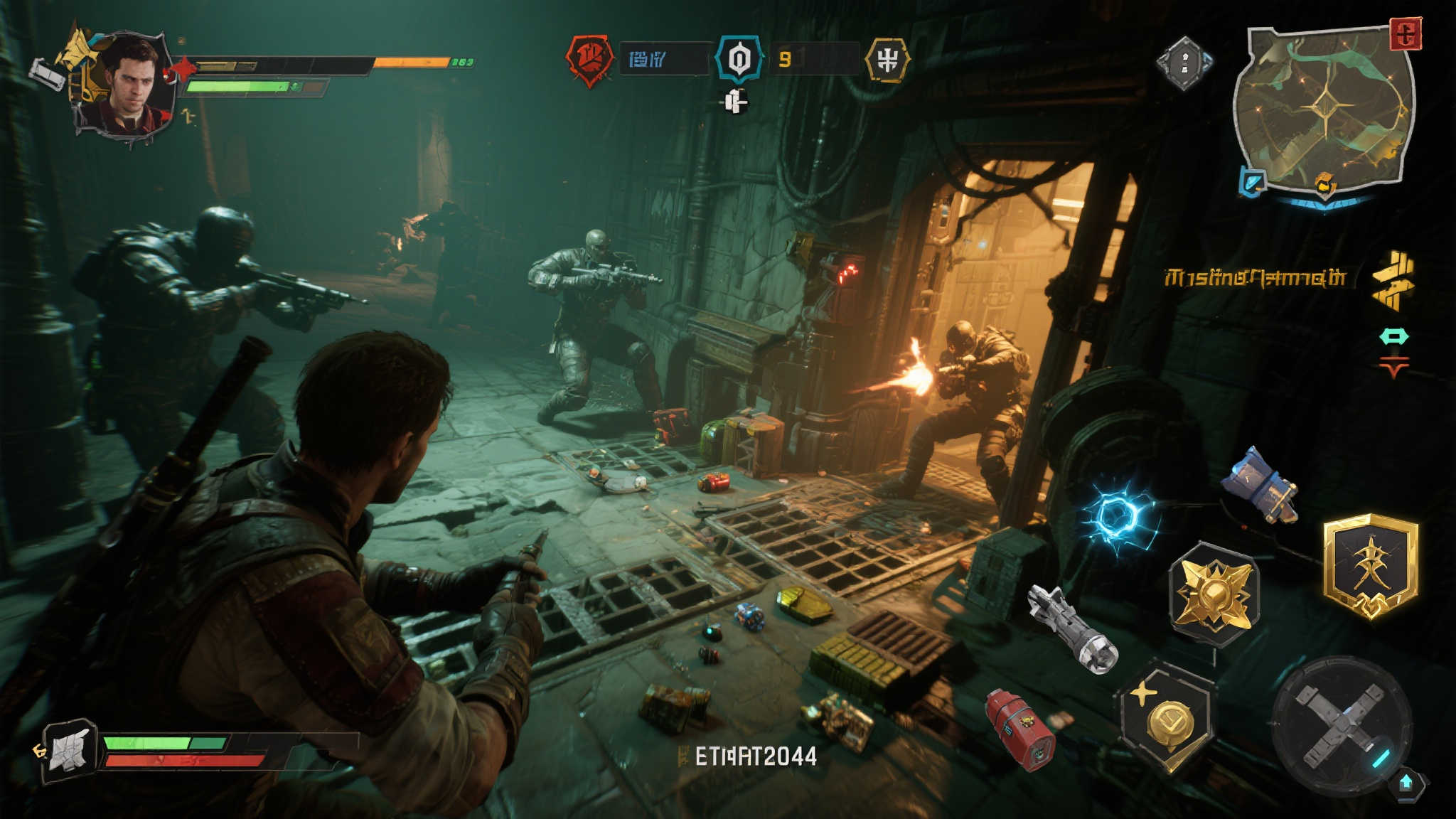Open the orange objective tracker text
Screen dimensions: 1456x819
click(x=1256, y=277)
